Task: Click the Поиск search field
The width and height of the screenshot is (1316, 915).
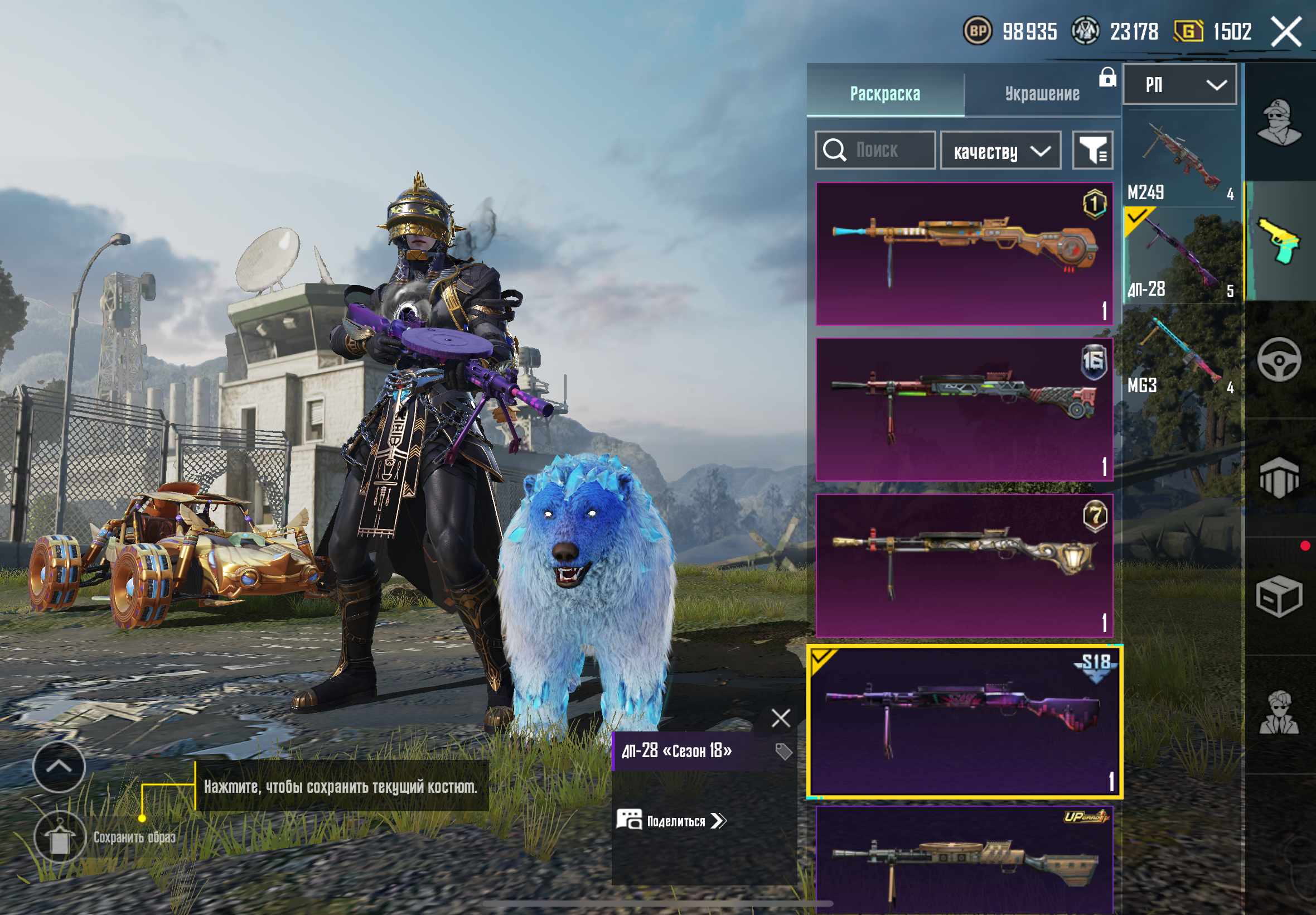Action: click(x=875, y=150)
